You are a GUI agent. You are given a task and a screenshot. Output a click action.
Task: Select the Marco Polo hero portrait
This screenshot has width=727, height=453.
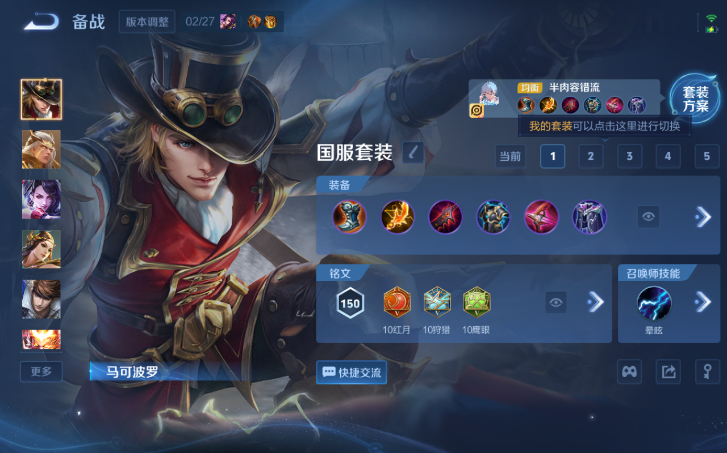pyautogui.click(x=41, y=99)
